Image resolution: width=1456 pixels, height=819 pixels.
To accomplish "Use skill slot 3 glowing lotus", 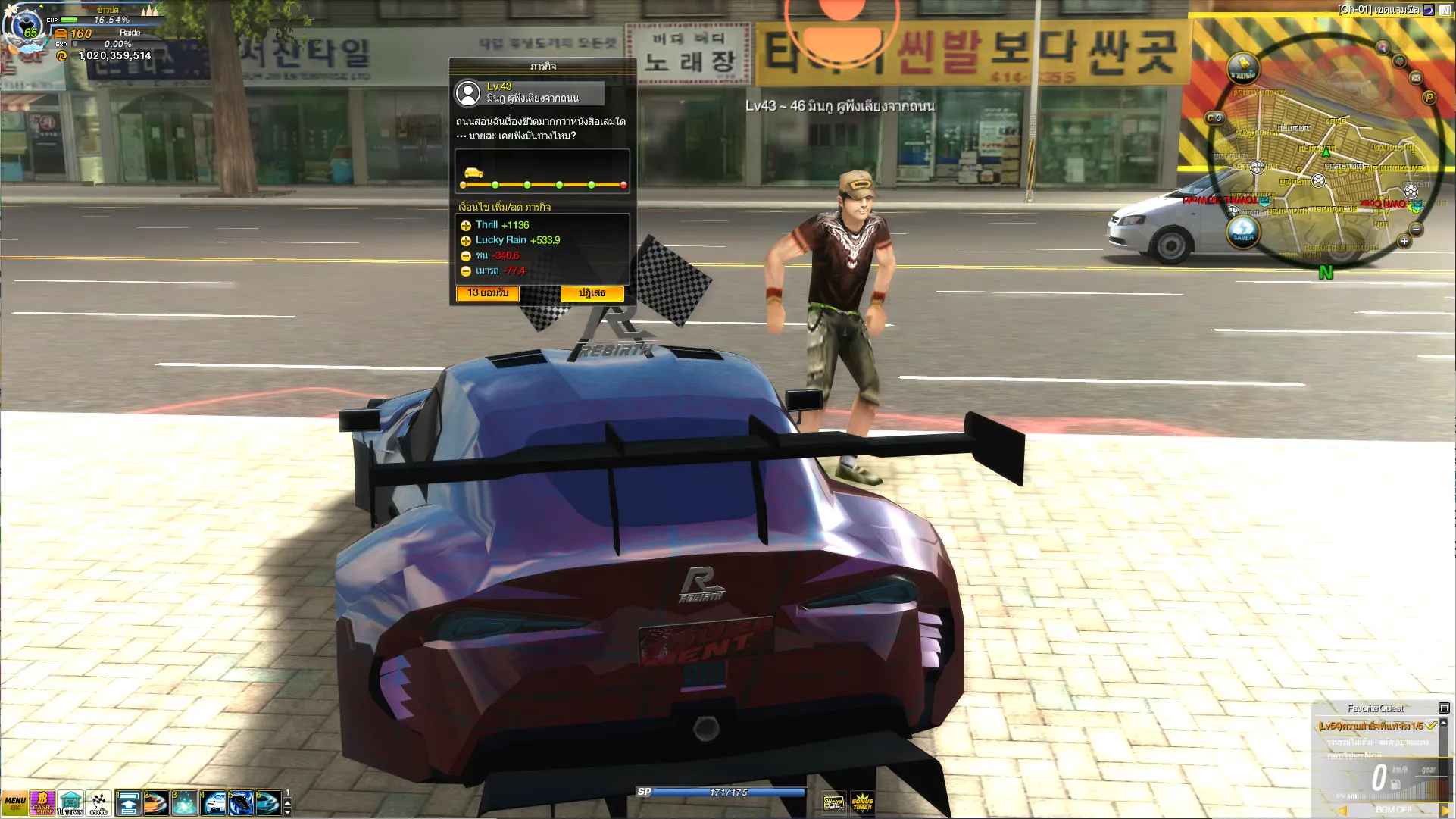I will [185, 803].
